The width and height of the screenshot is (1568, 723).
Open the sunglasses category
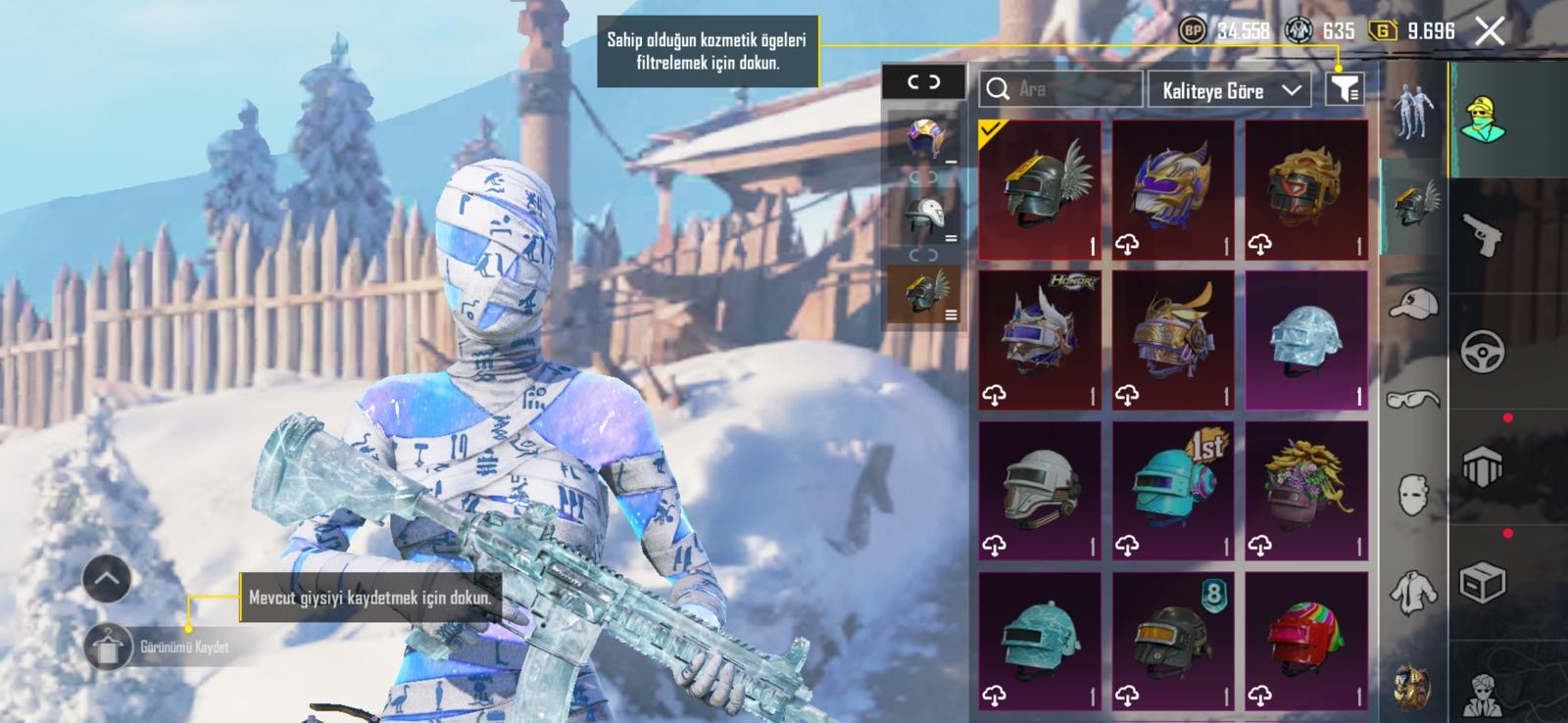click(1413, 399)
